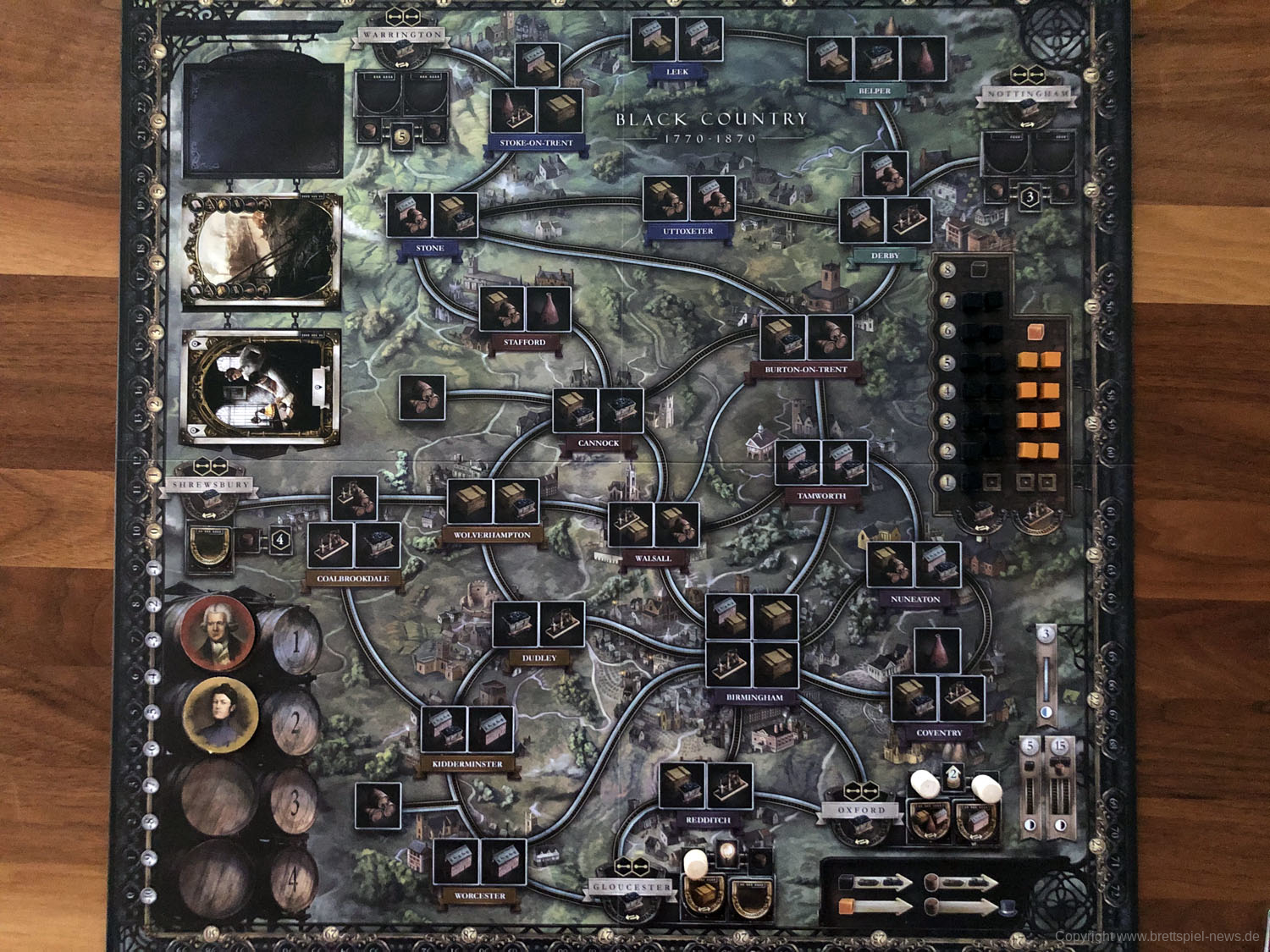This screenshot has height=952, width=1270.
Task: Choose the Coalbrookdale city label
Action: pyautogui.click(x=353, y=579)
